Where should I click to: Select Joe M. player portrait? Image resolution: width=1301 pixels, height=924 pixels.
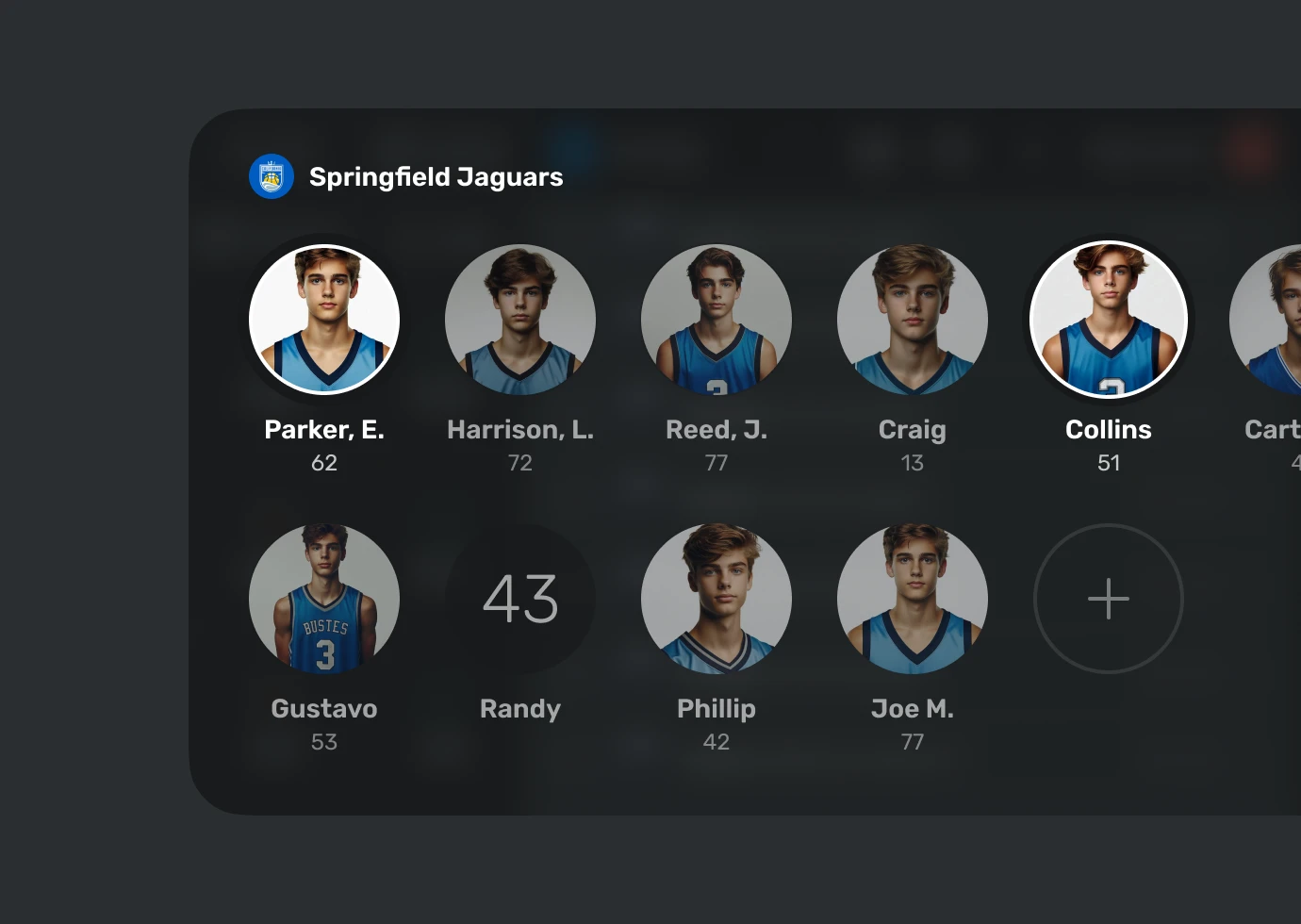click(x=913, y=599)
